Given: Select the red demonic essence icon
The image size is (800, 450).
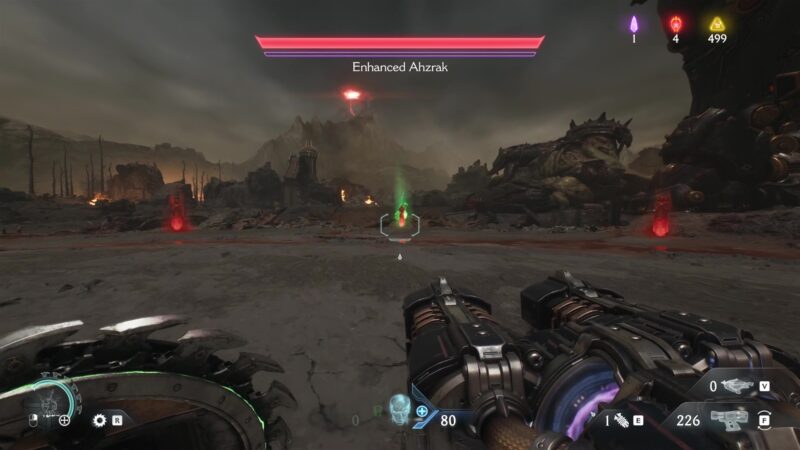Looking at the screenshot, I should coord(676,24).
